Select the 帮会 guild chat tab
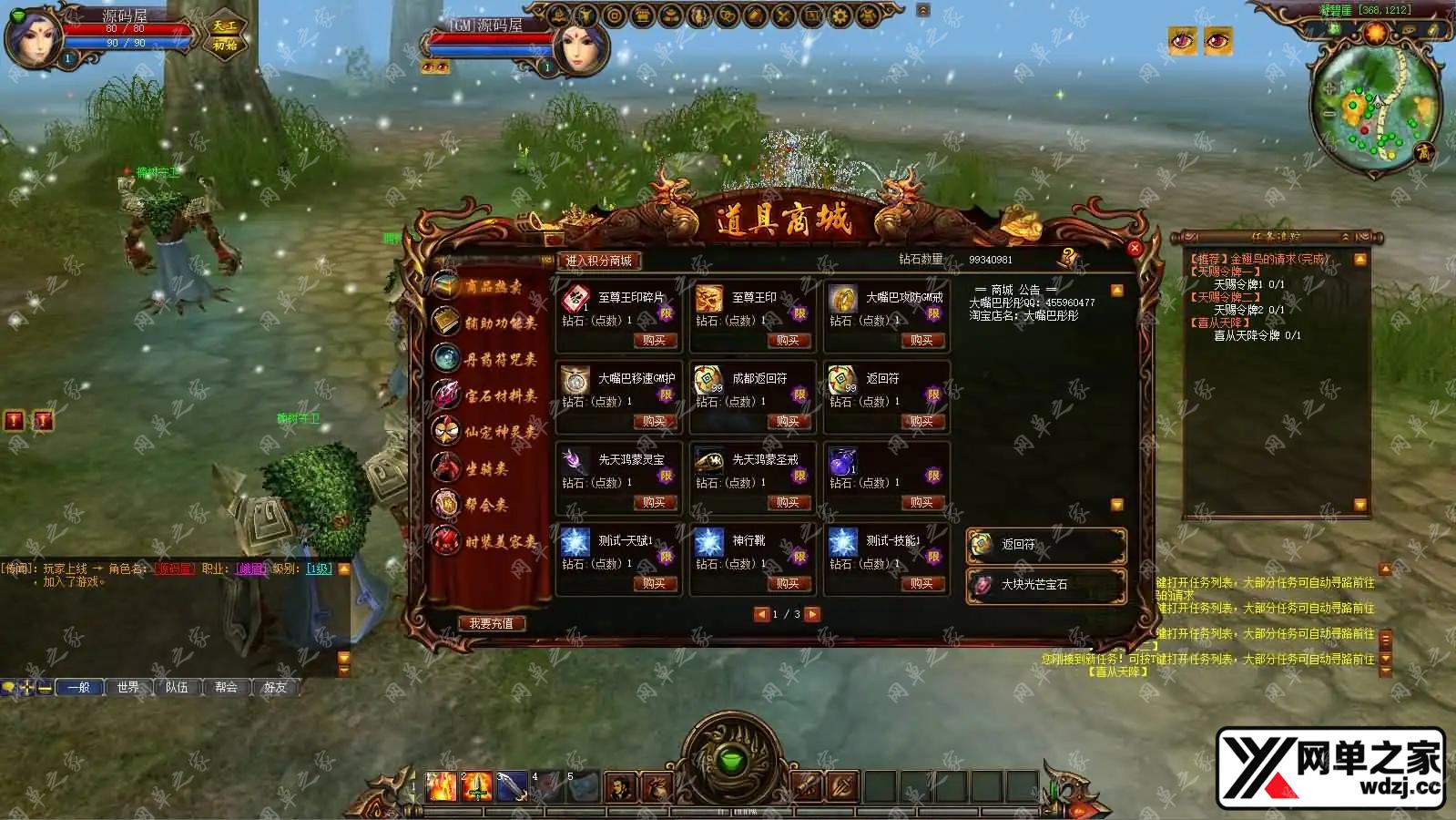Screen dimensions: 1456x820 click(x=226, y=687)
